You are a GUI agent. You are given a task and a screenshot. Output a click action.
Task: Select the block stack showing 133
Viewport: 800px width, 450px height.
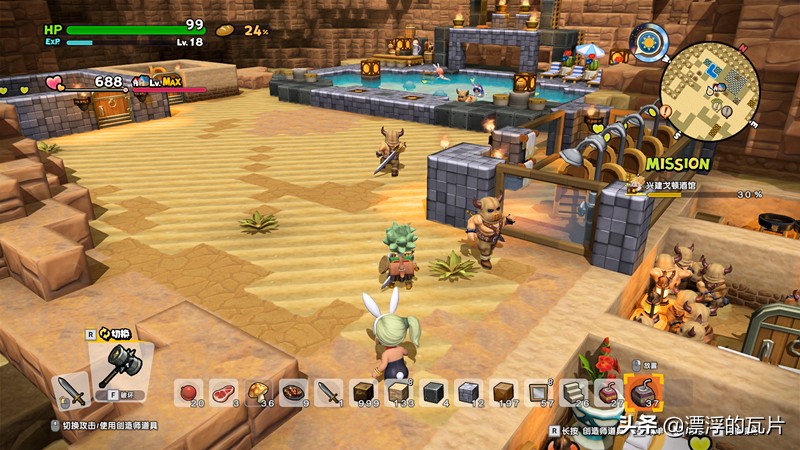click(398, 391)
